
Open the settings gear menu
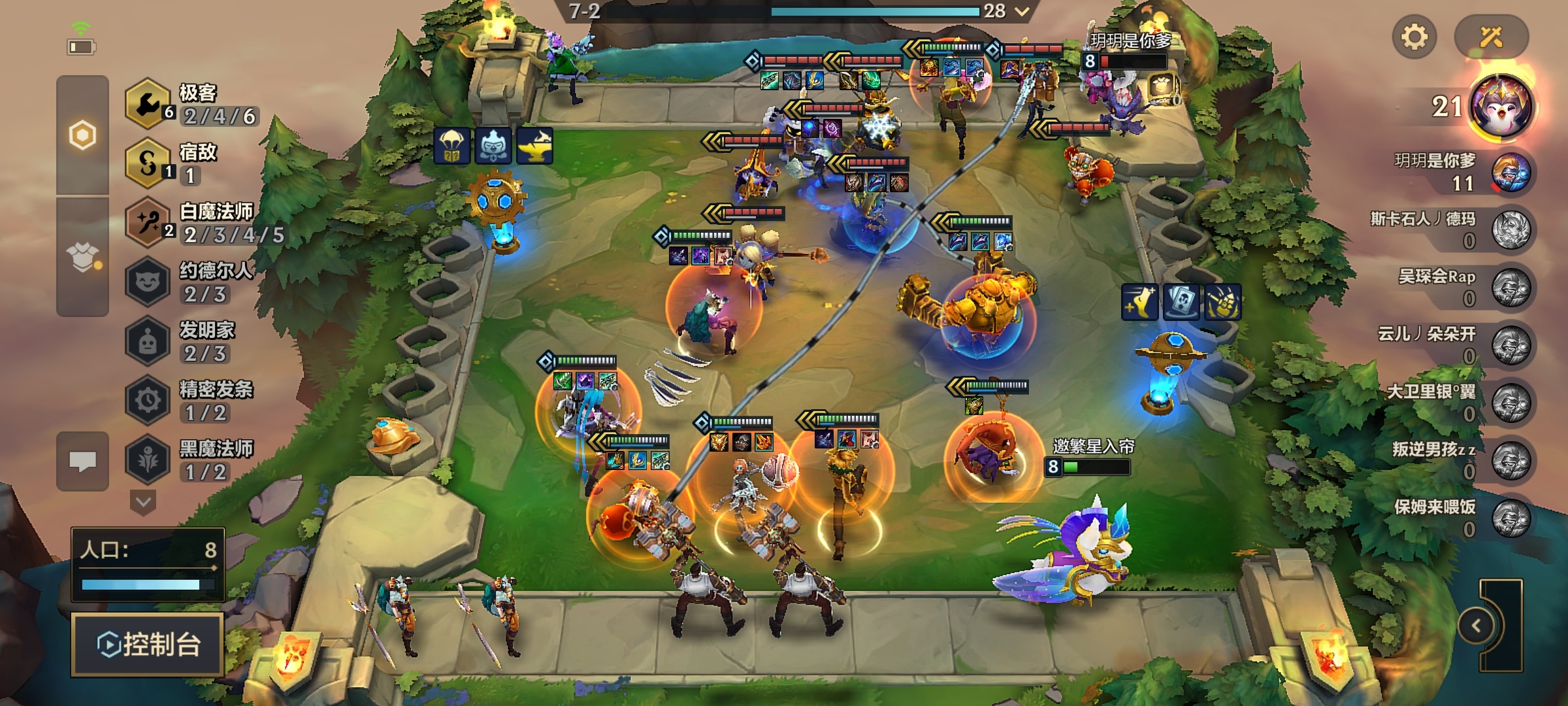click(x=1414, y=37)
